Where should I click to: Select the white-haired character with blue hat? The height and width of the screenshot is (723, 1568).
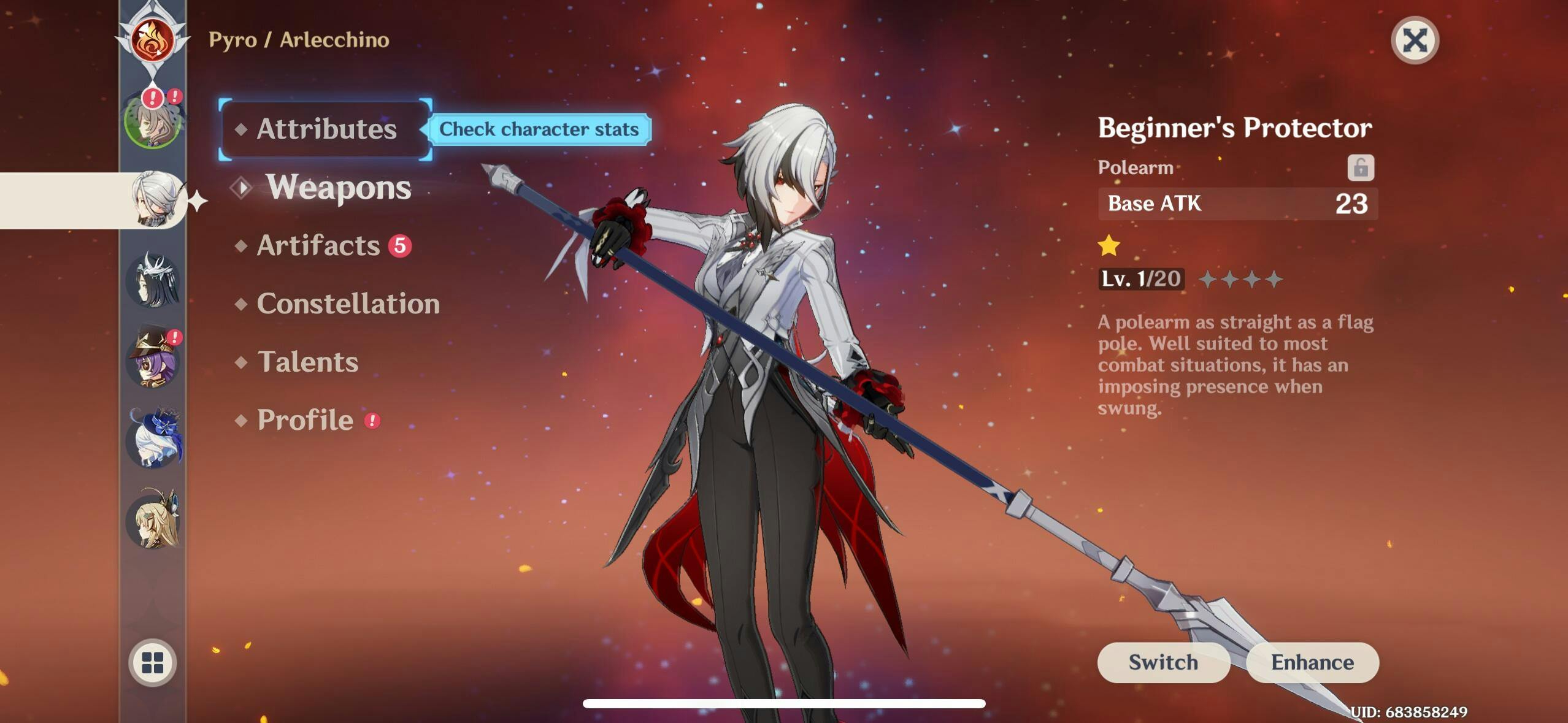point(155,439)
